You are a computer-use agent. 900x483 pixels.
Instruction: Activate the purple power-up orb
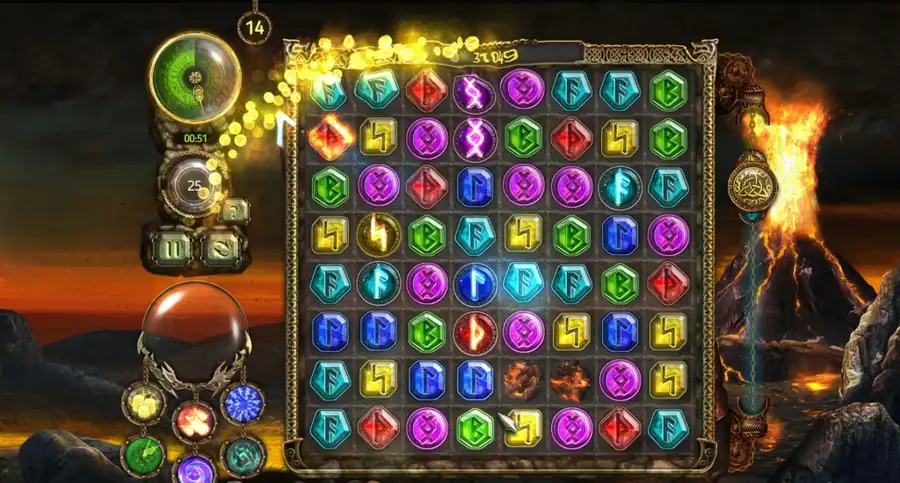click(x=193, y=471)
